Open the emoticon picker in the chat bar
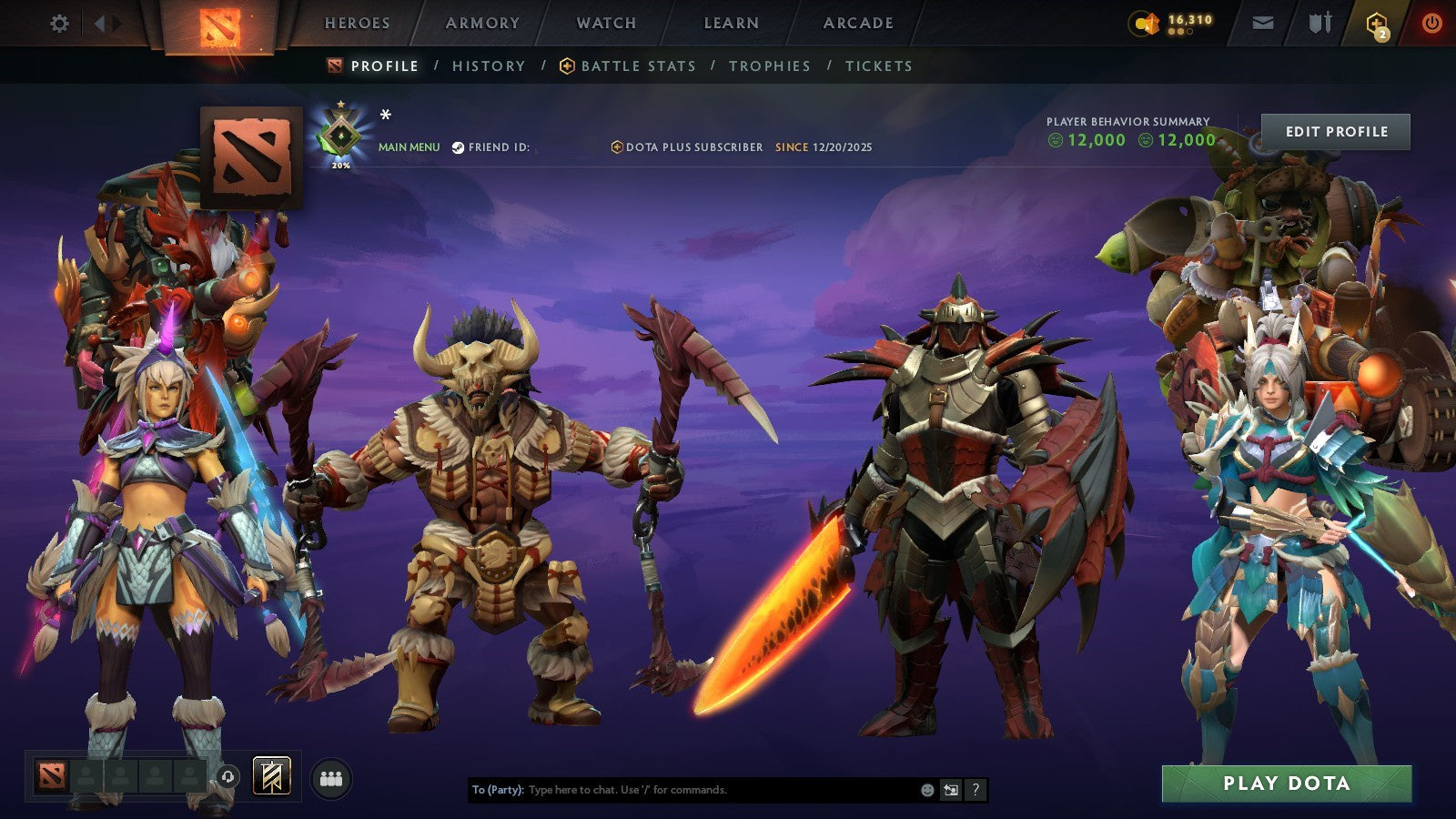This screenshot has width=1456, height=819. [x=927, y=790]
